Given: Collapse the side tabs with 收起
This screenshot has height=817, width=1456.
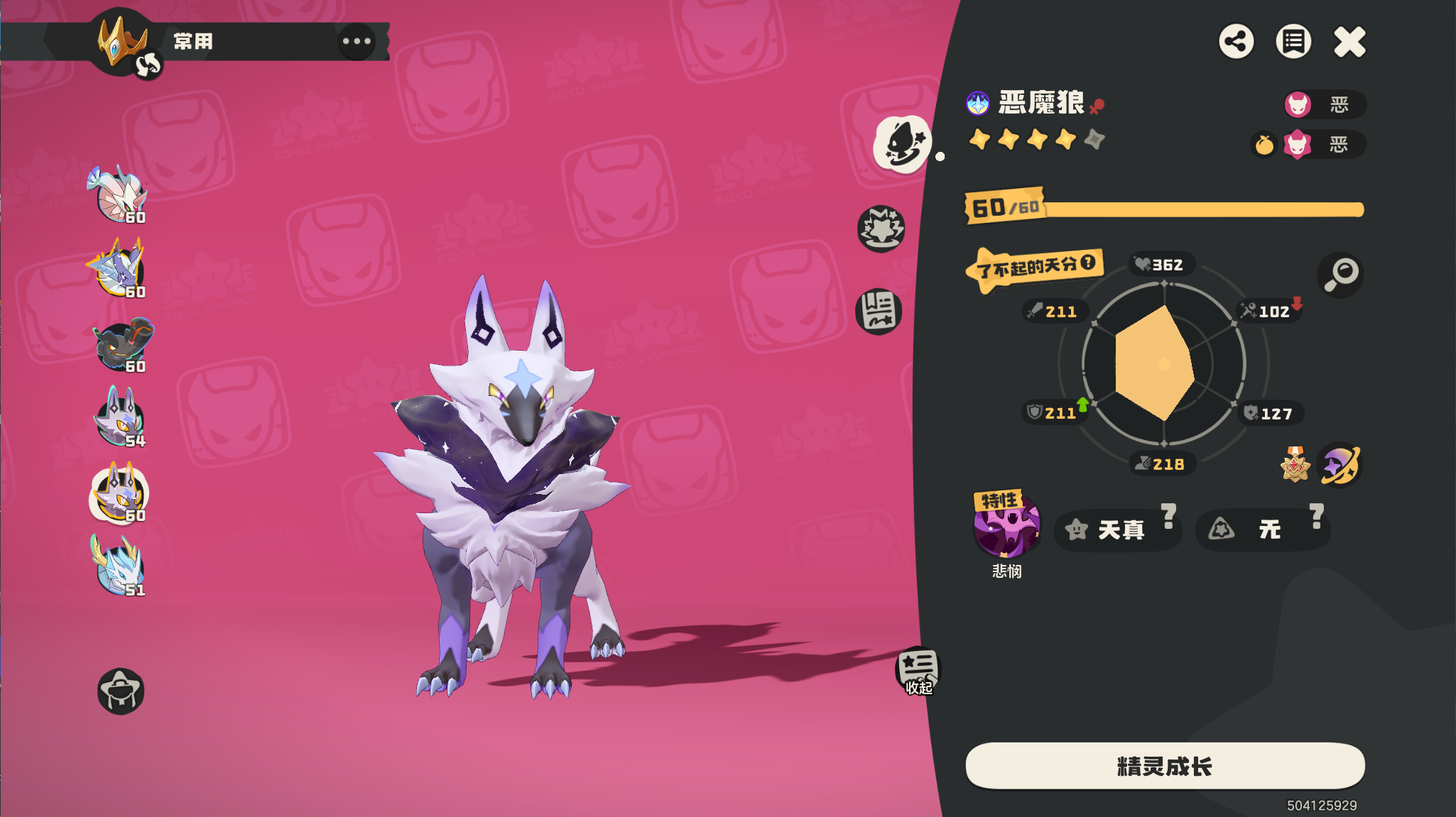Looking at the screenshot, I should tap(918, 671).
